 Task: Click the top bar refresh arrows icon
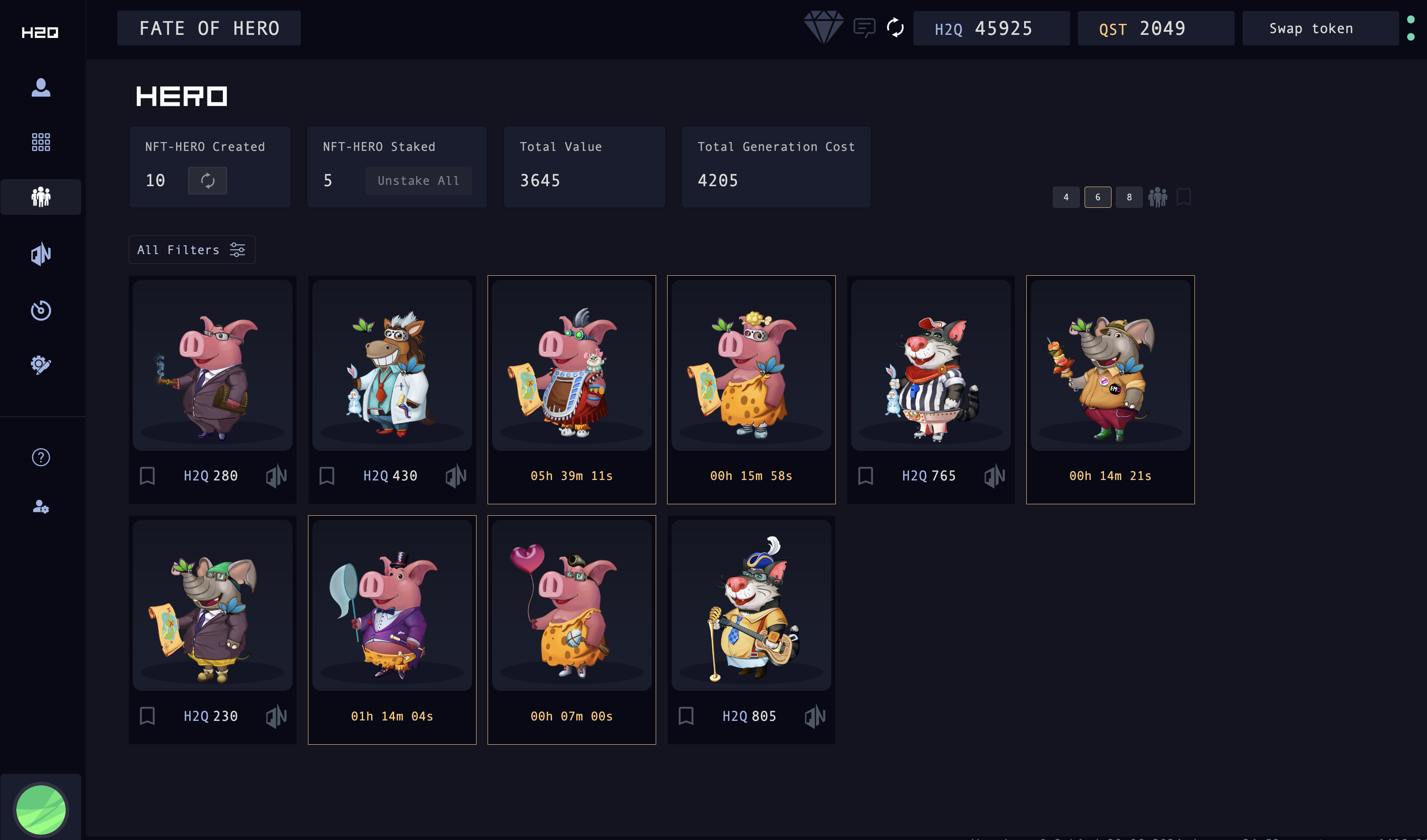[x=895, y=27]
